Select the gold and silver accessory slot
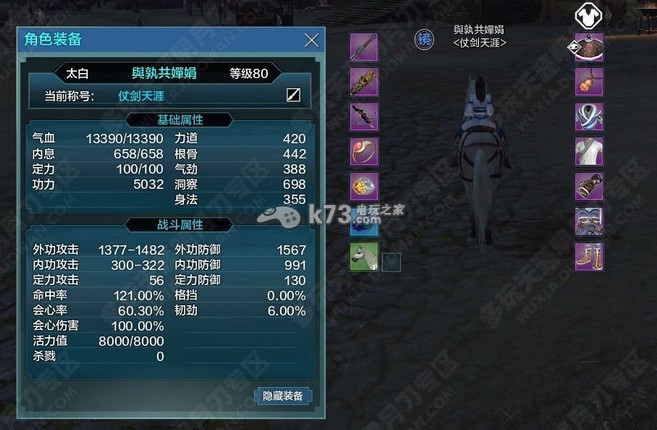 364,187
